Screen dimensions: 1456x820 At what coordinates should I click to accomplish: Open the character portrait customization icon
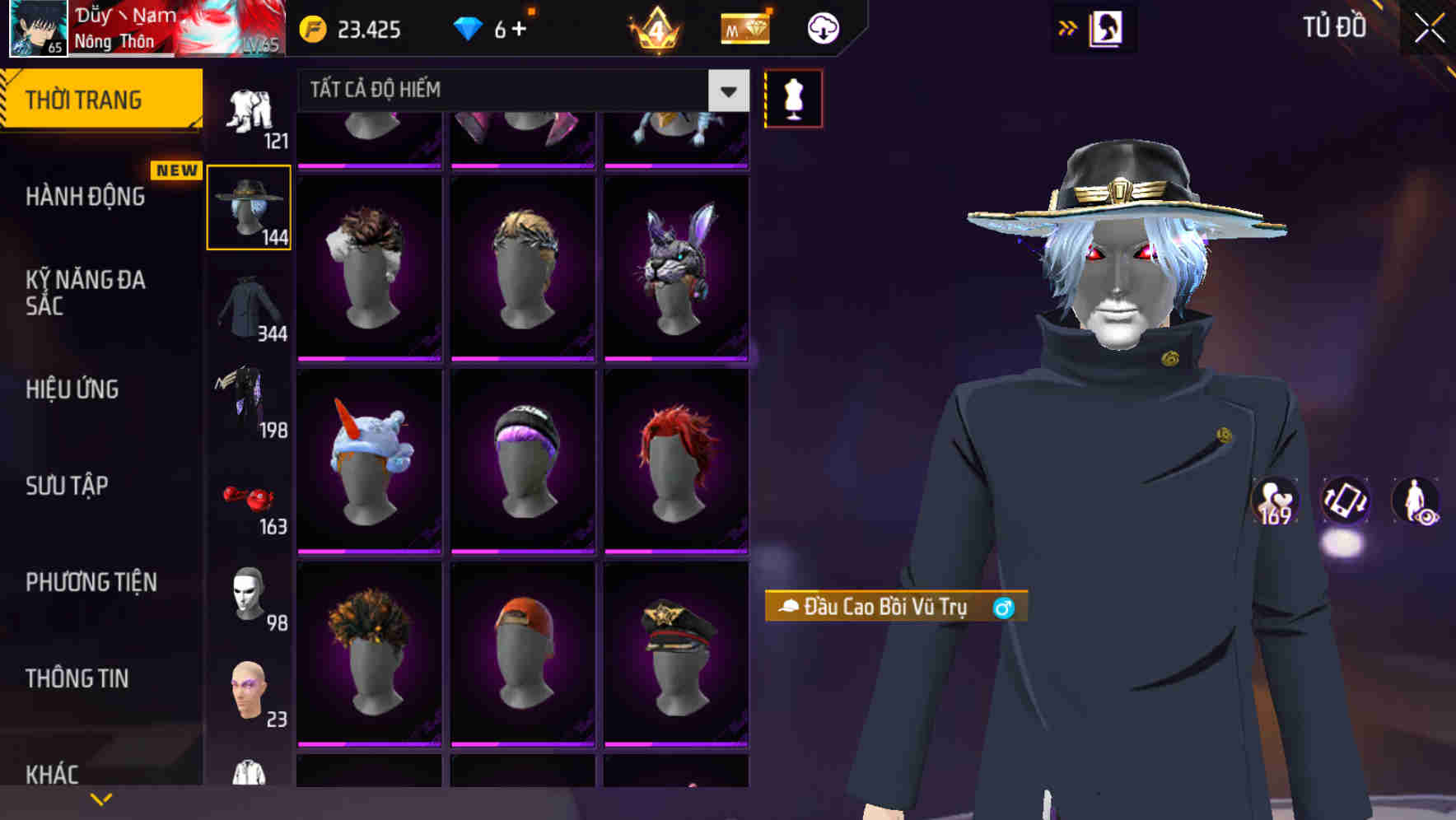pos(1108,28)
